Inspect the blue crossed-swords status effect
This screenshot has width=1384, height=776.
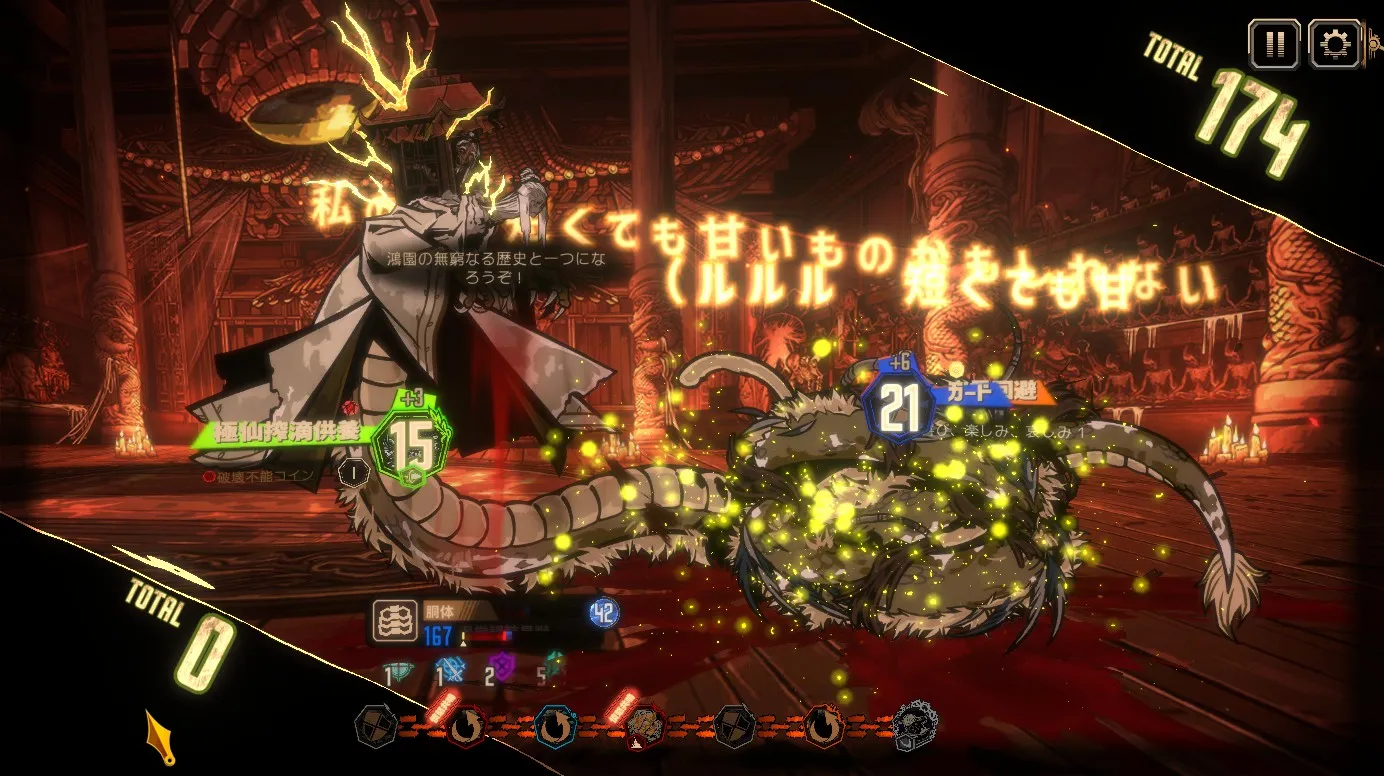coord(449,670)
